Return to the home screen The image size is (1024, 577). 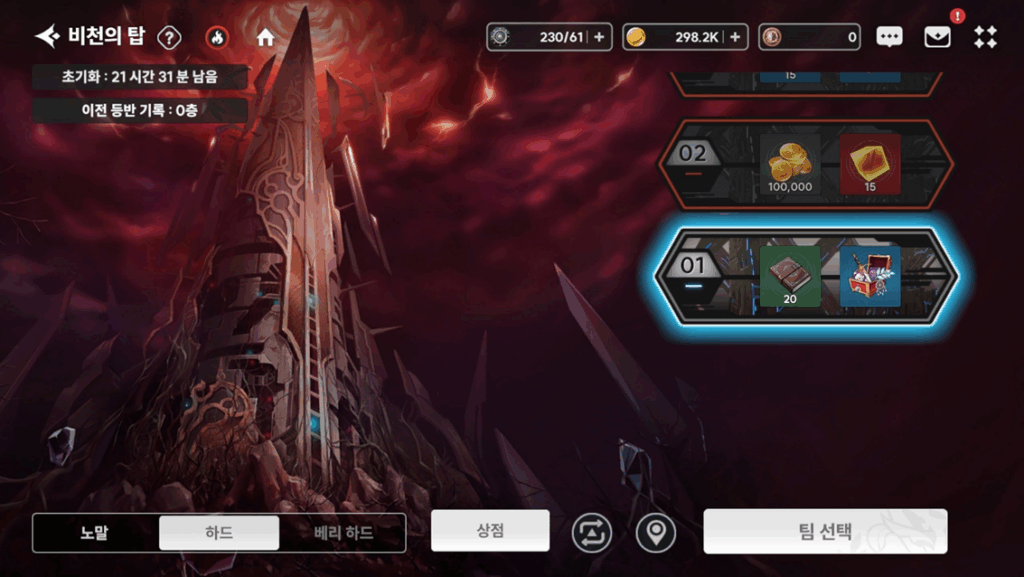click(265, 38)
